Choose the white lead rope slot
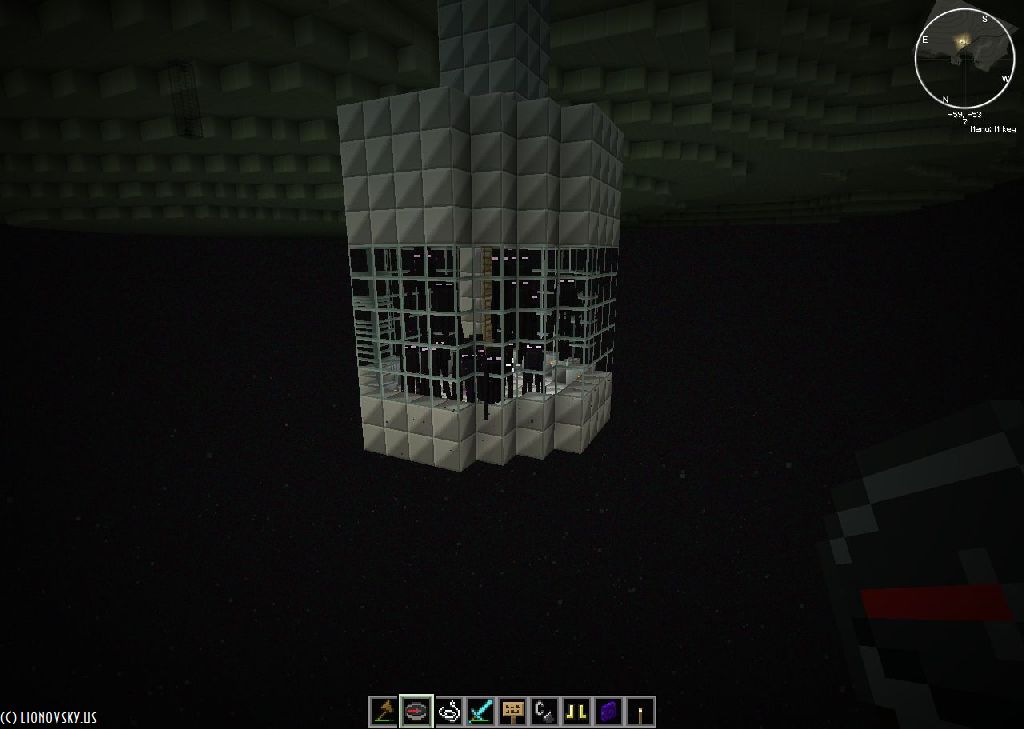The image size is (1024, 729). pos(449,711)
